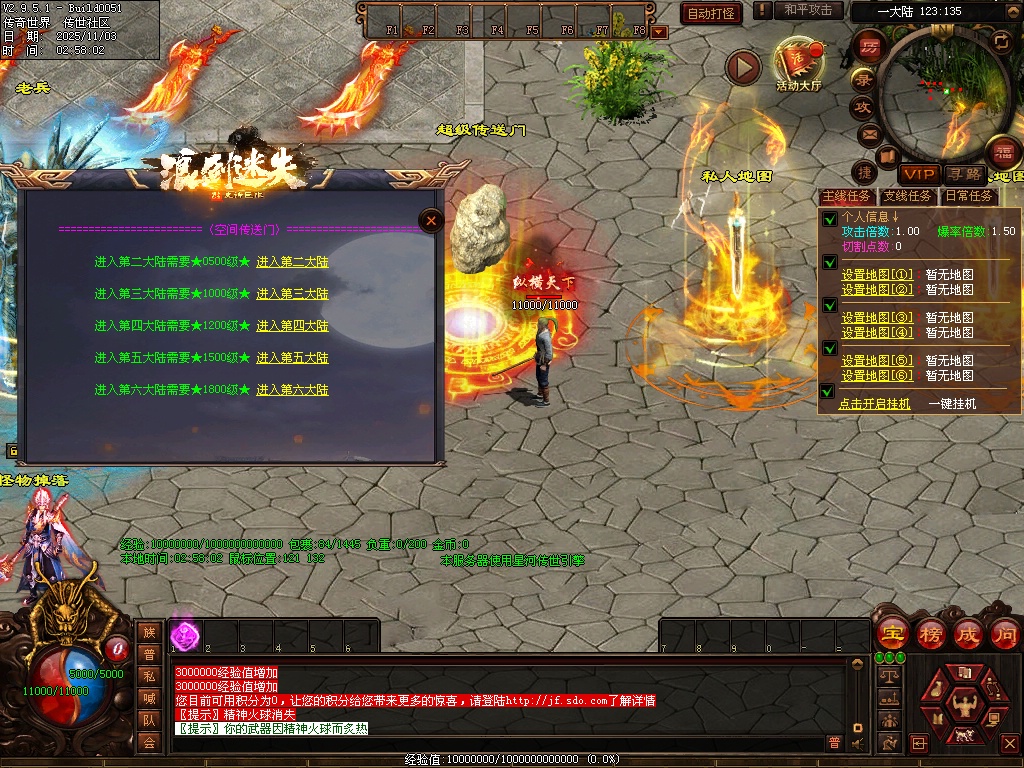Image resolution: width=1024 pixels, height=768 pixels.
Task: Choose the 进入第二大陆 teleport link
Action: pos(292,262)
